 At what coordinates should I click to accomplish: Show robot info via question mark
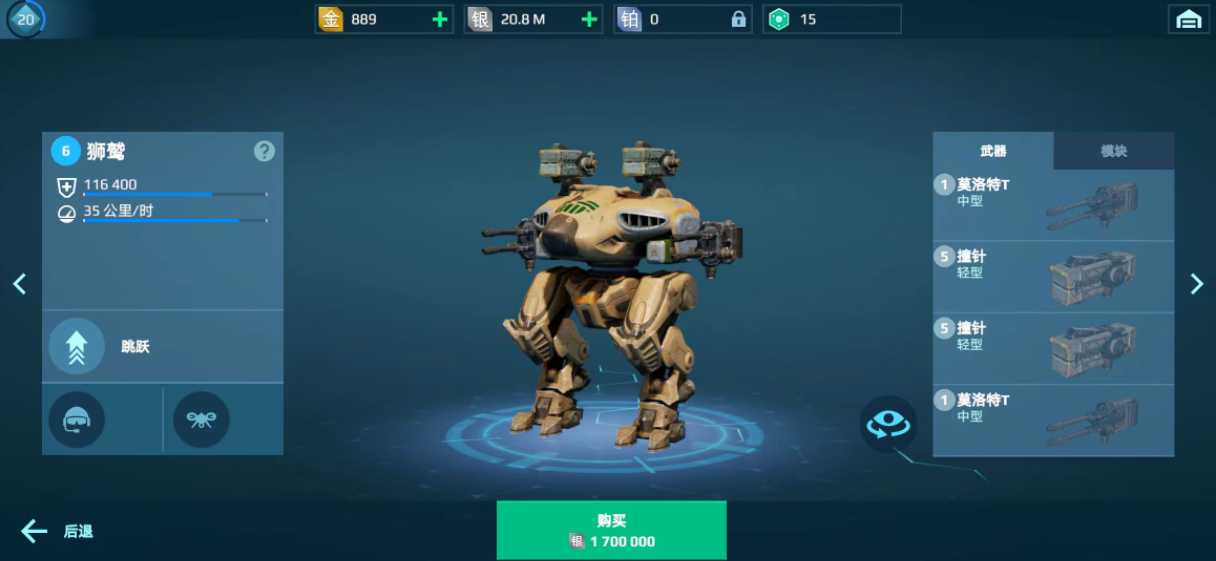pyautogui.click(x=264, y=151)
